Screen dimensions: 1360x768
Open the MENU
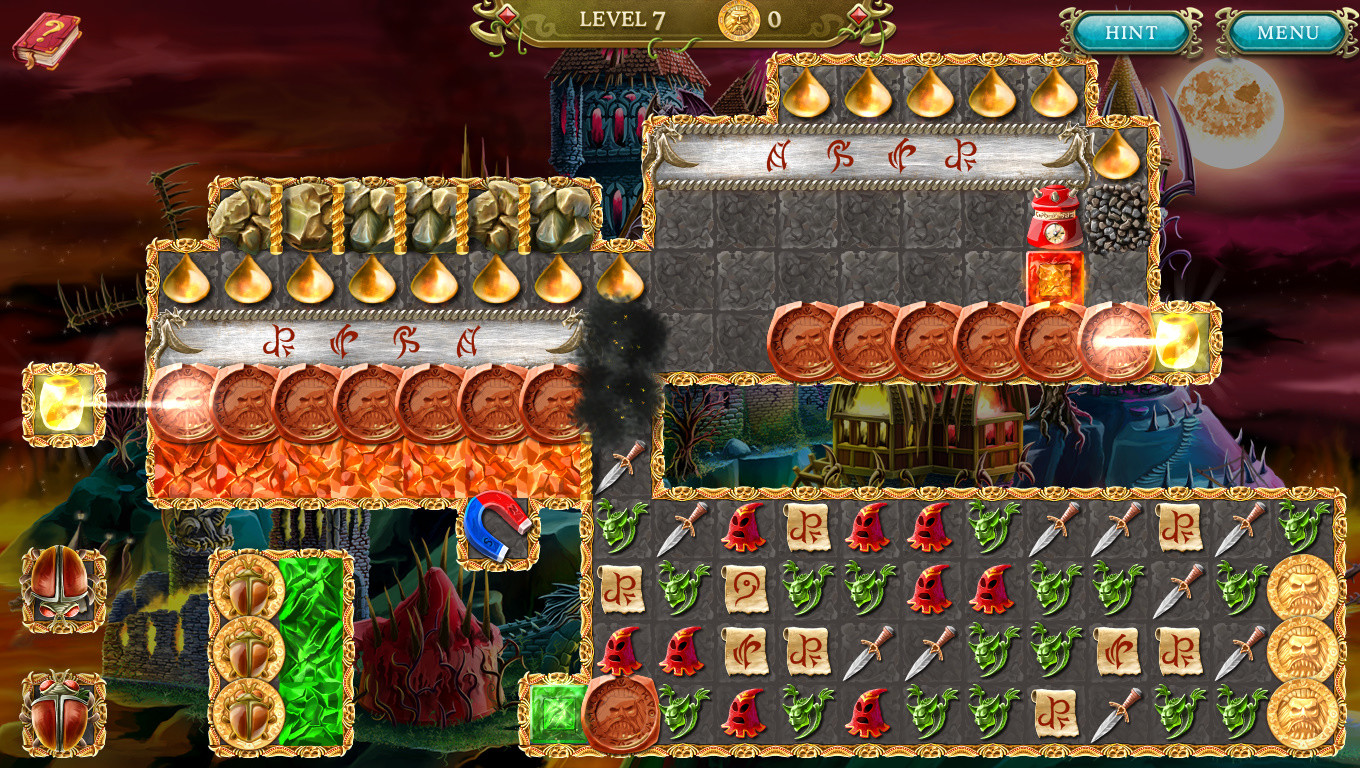[1289, 31]
